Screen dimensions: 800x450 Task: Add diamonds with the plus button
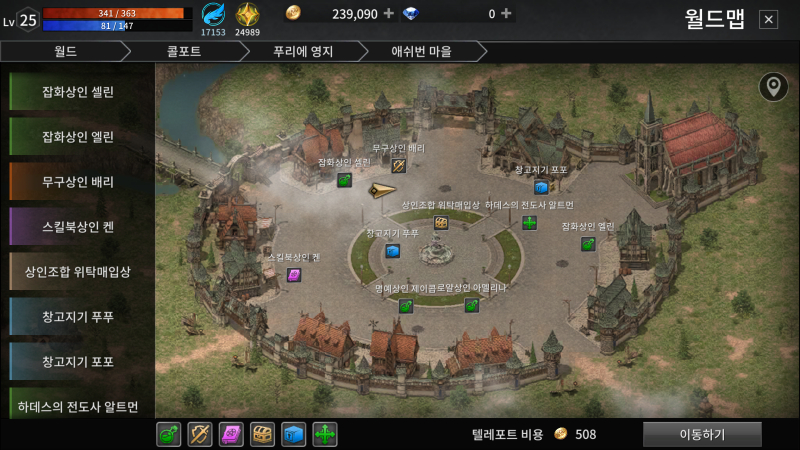point(506,13)
